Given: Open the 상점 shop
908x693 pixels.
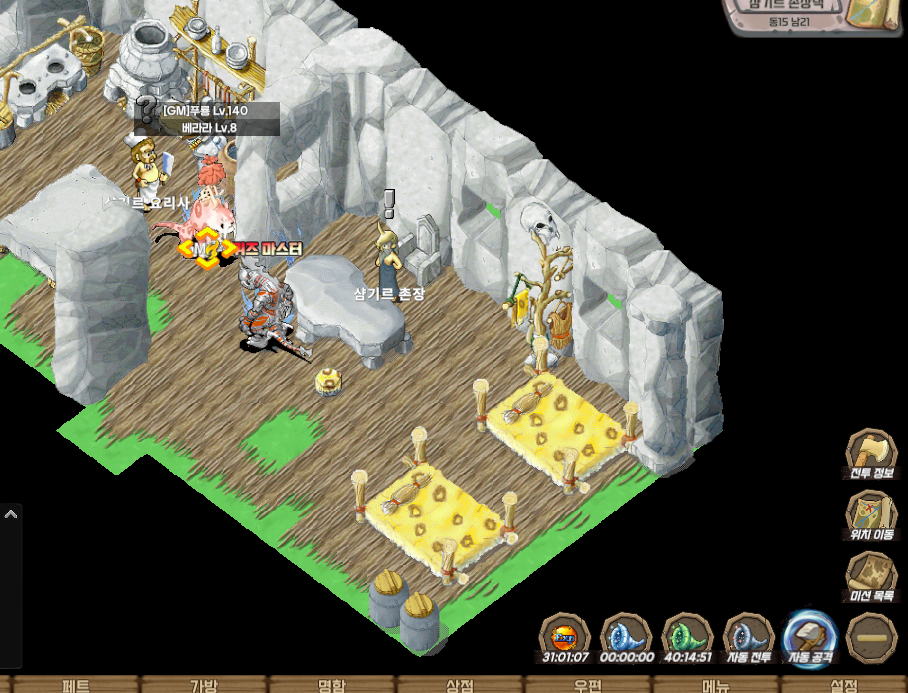Looking at the screenshot, I should click(x=460, y=686).
